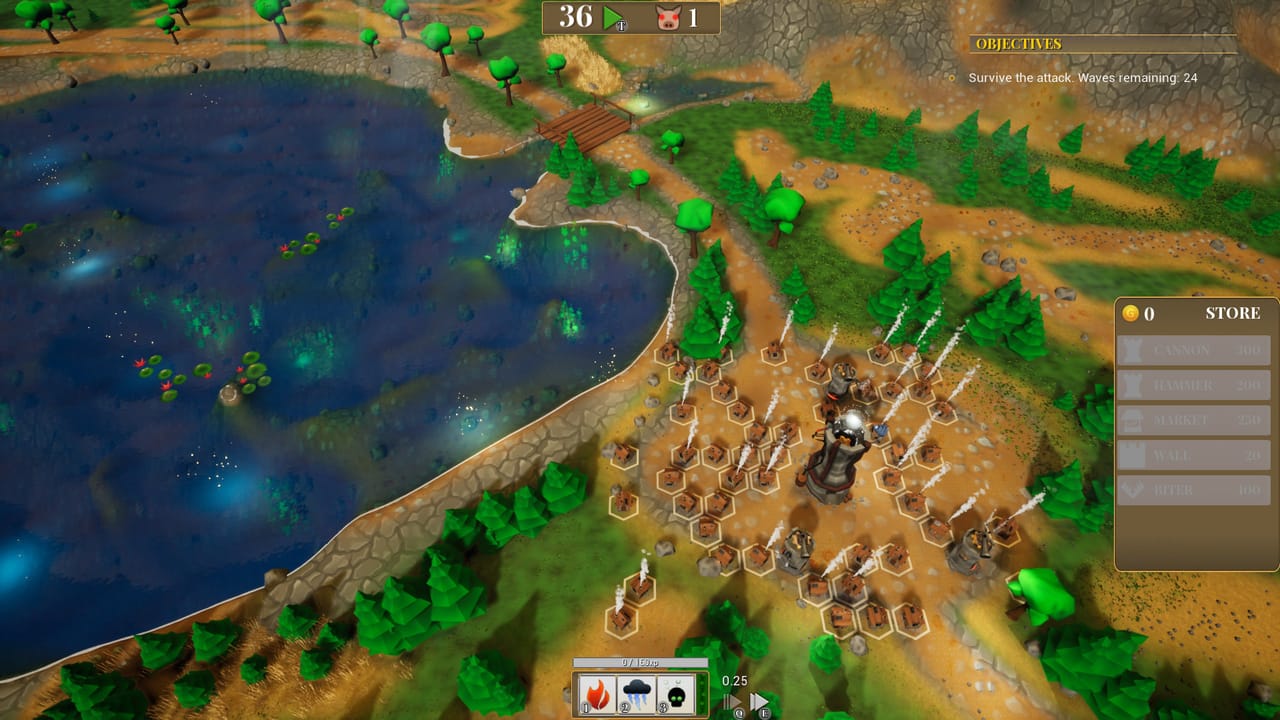Toggle the green play arrow next to 36
Screen dimensions: 1280x720
click(x=613, y=17)
